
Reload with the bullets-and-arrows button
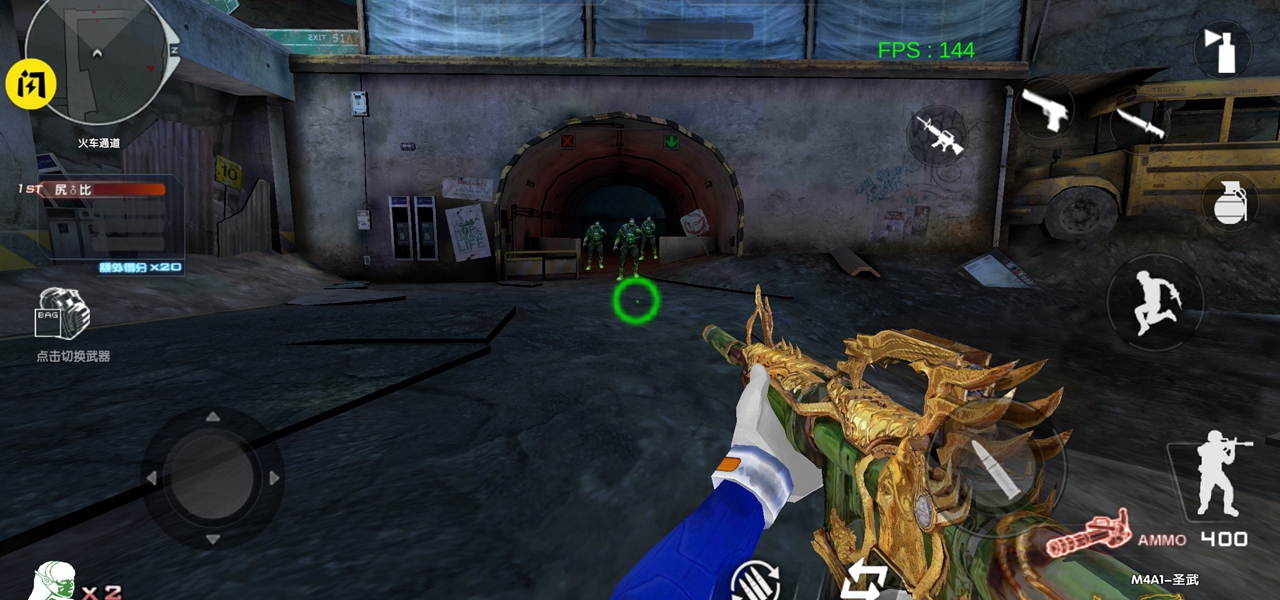pyautogui.click(x=754, y=582)
